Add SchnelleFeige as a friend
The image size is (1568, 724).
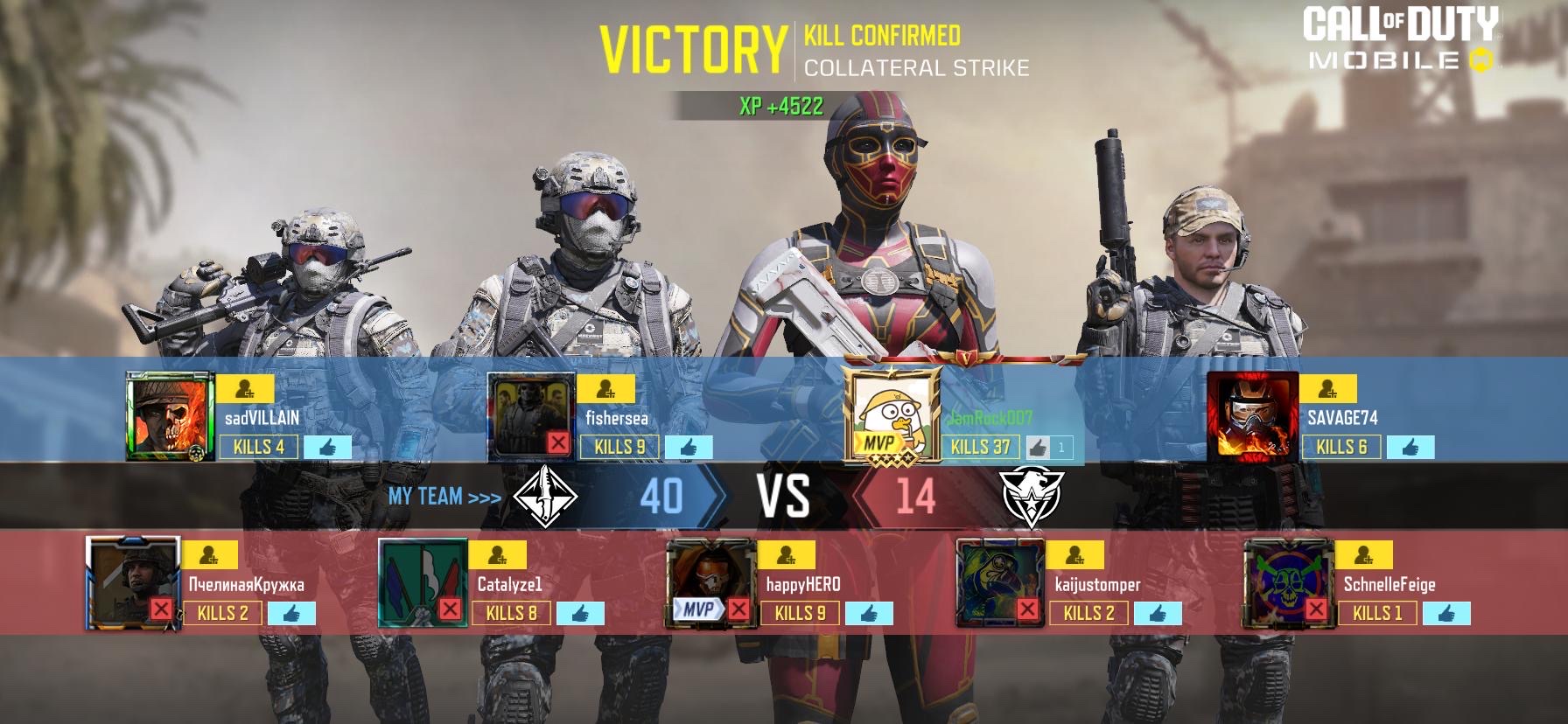1363,555
